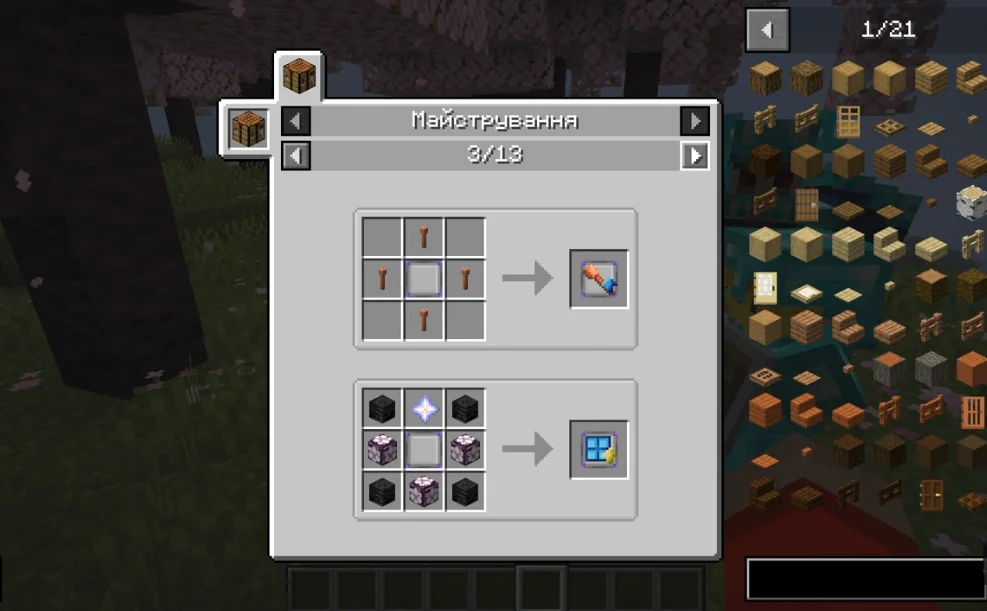The image size is (987, 611).
Task: Go to the previous item list page
Action: click(767, 30)
